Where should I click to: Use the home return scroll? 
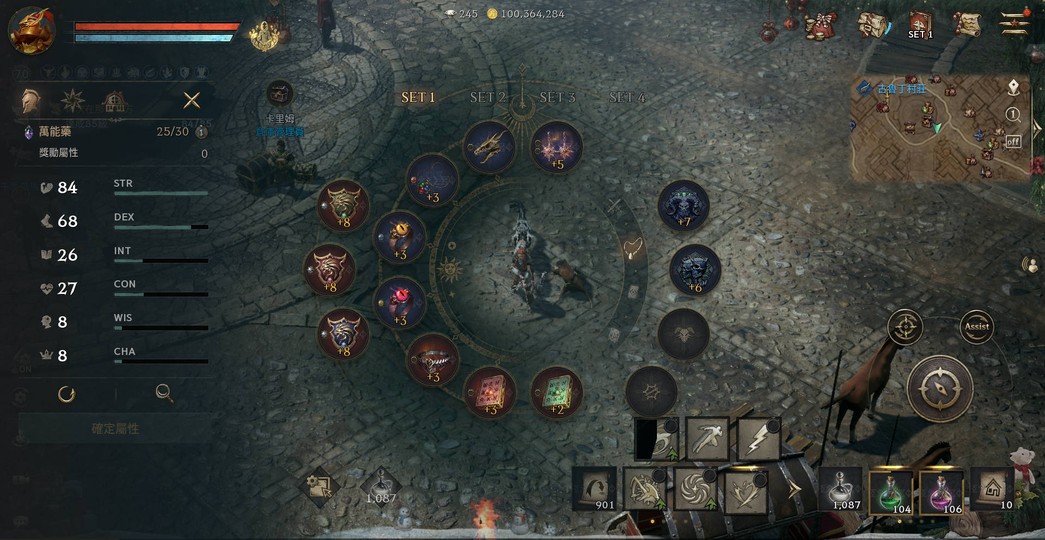pyautogui.click(x=991, y=489)
